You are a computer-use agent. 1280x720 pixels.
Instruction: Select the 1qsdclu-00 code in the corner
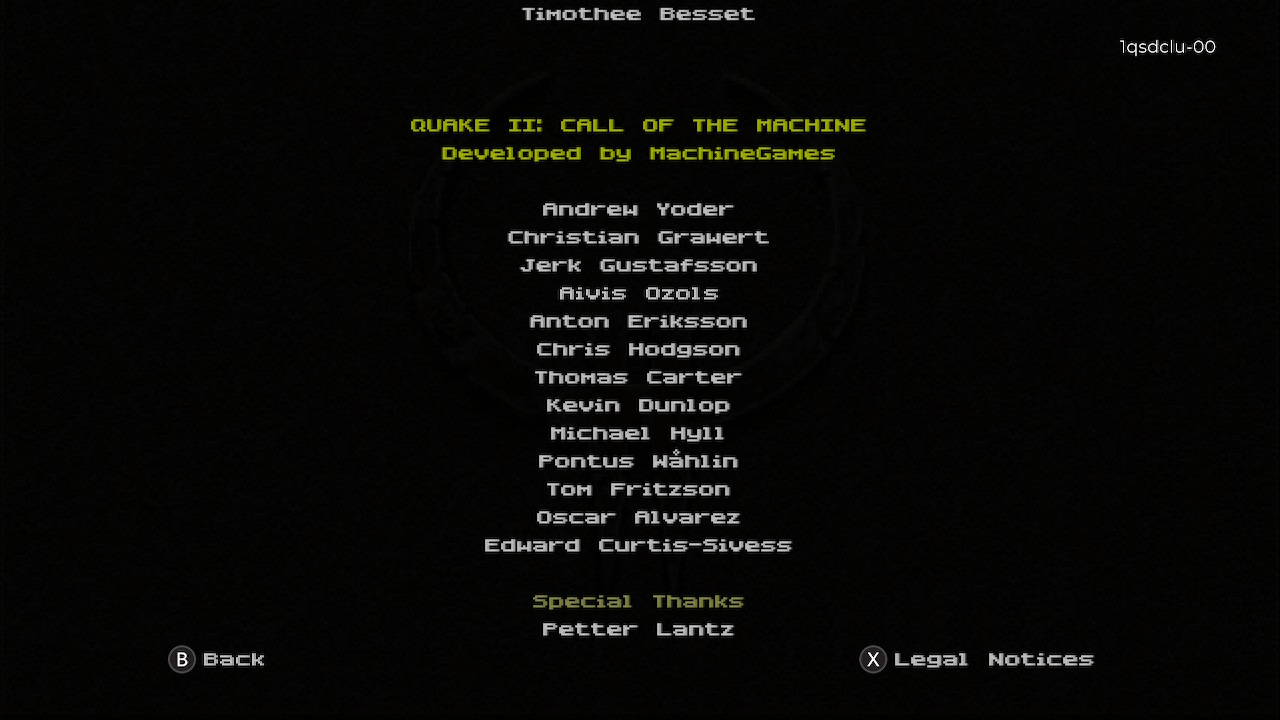click(x=1167, y=47)
